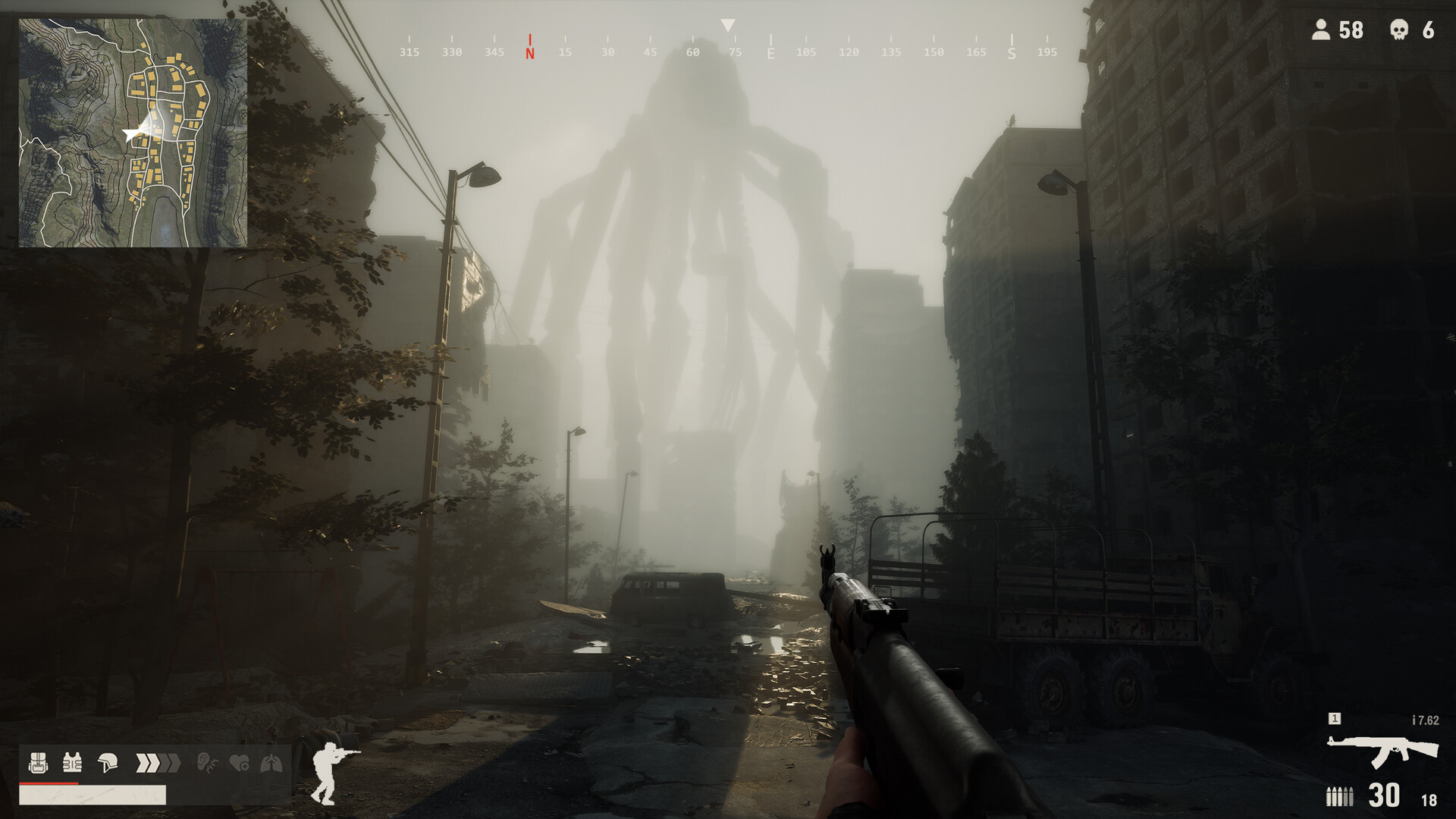Click the ammo count showing 30
The image size is (1456, 819).
(1383, 795)
